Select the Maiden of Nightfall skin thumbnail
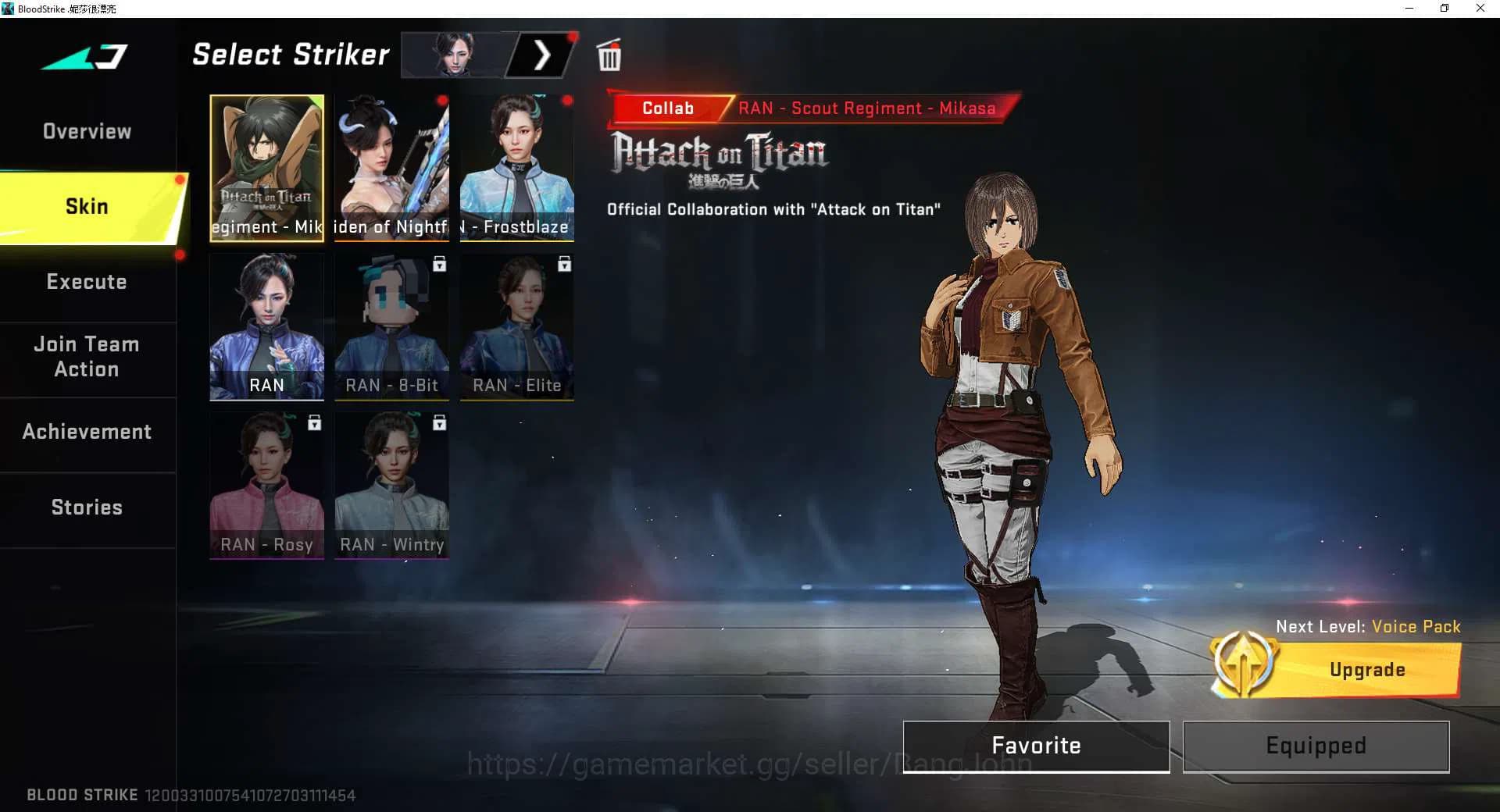The height and width of the screenshot is (812, 1500). pyautogui.click(x=391, y=166)
